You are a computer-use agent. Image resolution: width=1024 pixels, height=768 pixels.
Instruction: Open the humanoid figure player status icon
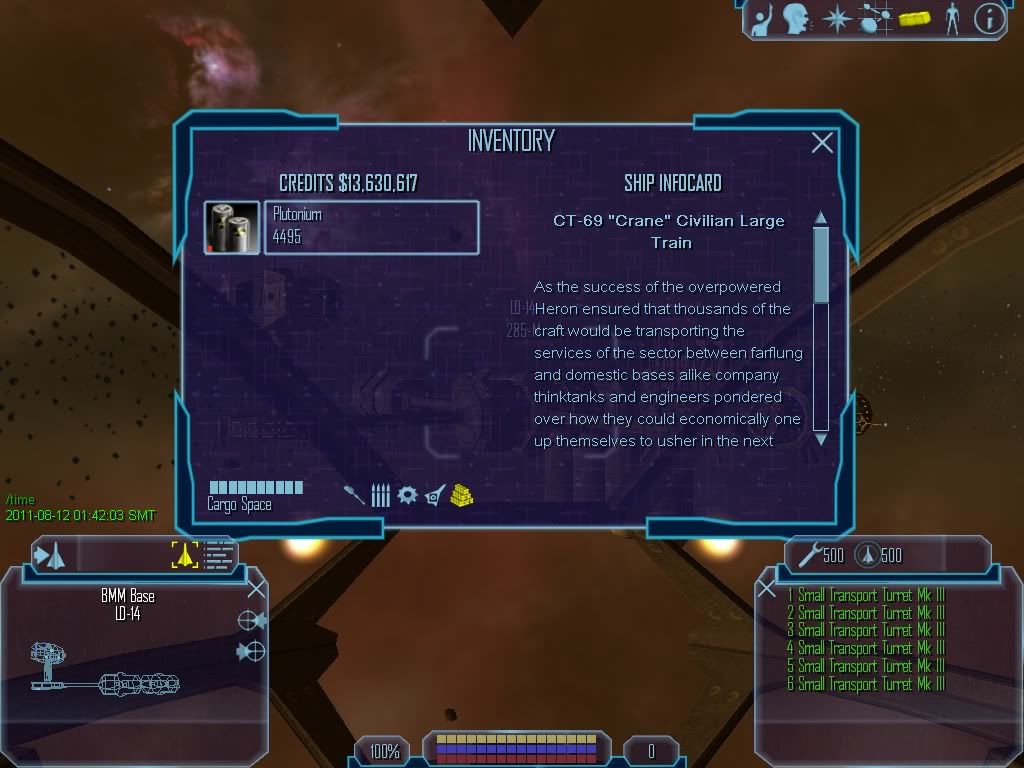(x=952, y=19)
